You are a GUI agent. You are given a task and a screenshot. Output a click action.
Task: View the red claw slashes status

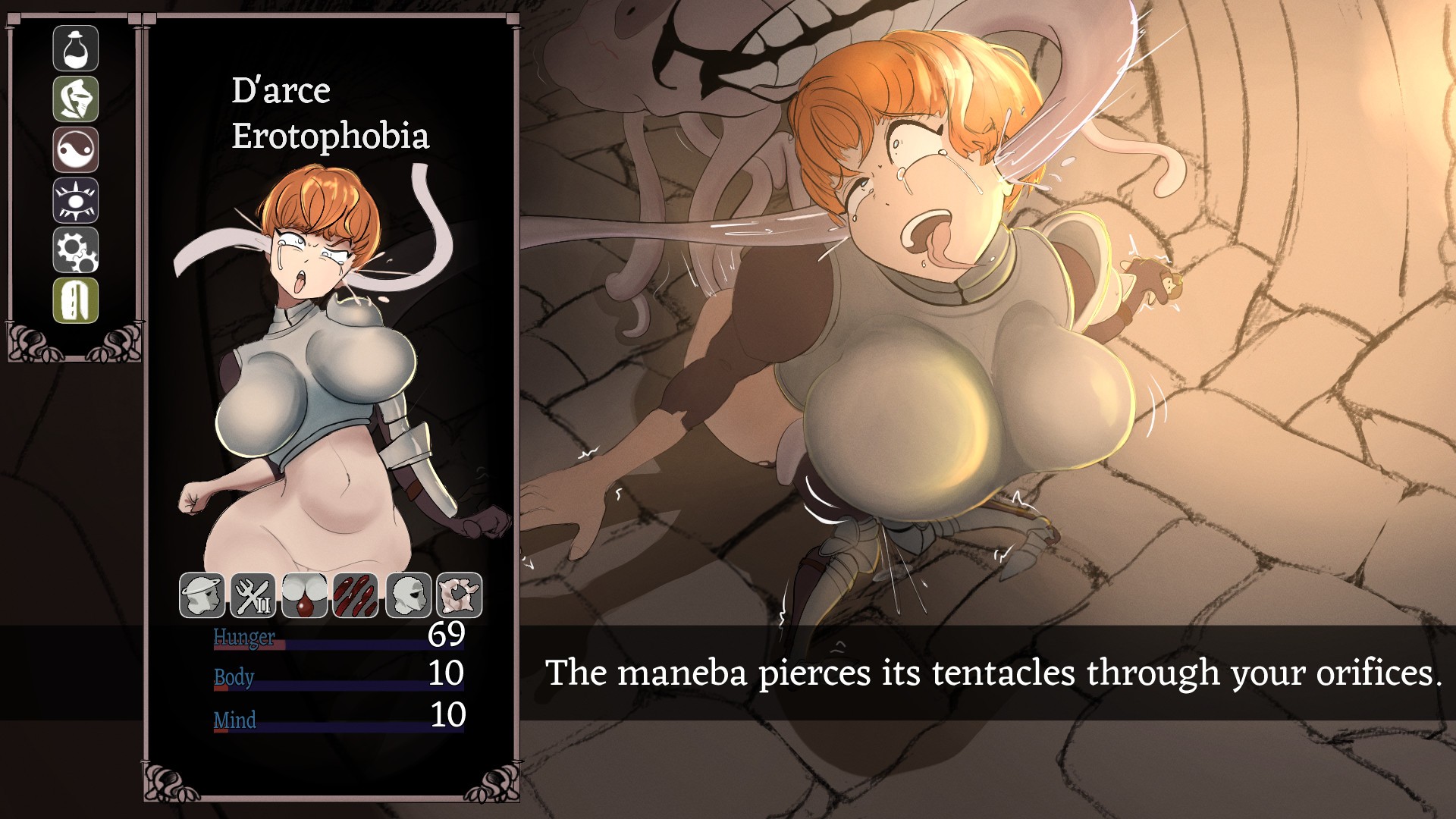(x=355, y=595)
